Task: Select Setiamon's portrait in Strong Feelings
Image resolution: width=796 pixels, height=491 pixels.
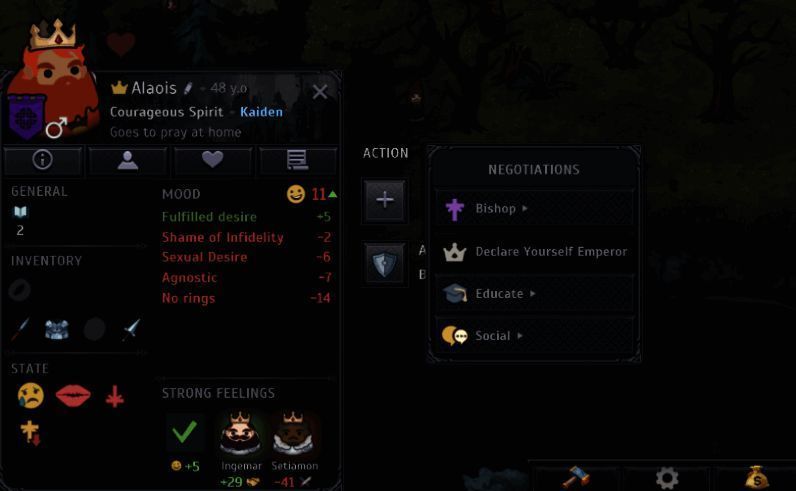Action: click(x=294, y=434)
